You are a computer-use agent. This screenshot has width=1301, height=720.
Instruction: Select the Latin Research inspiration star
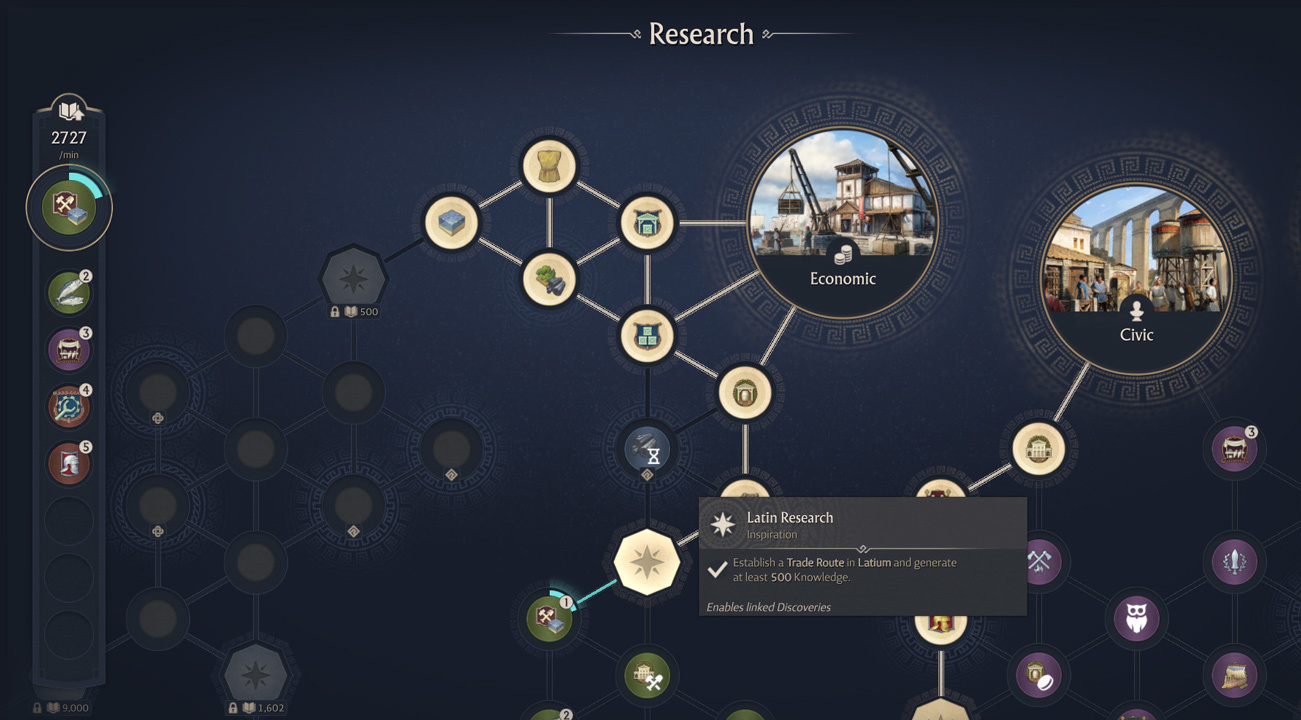coord(648,562)
